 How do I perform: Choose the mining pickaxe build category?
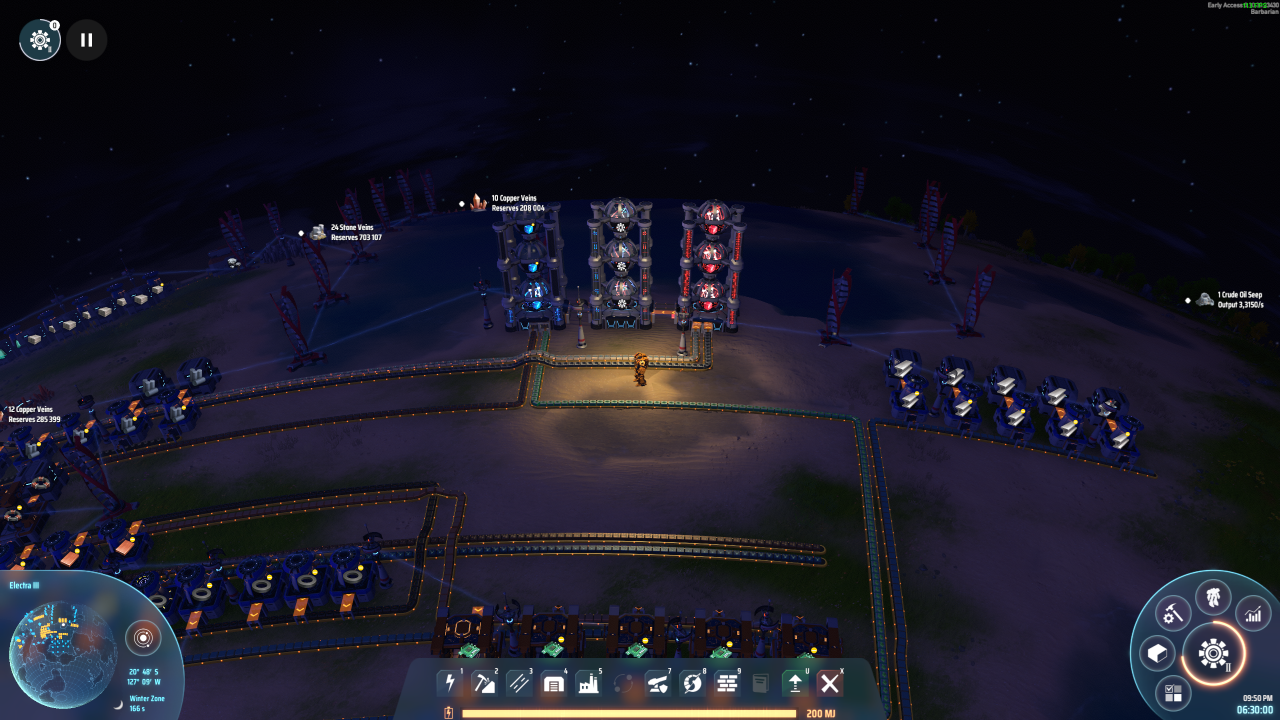484,683
